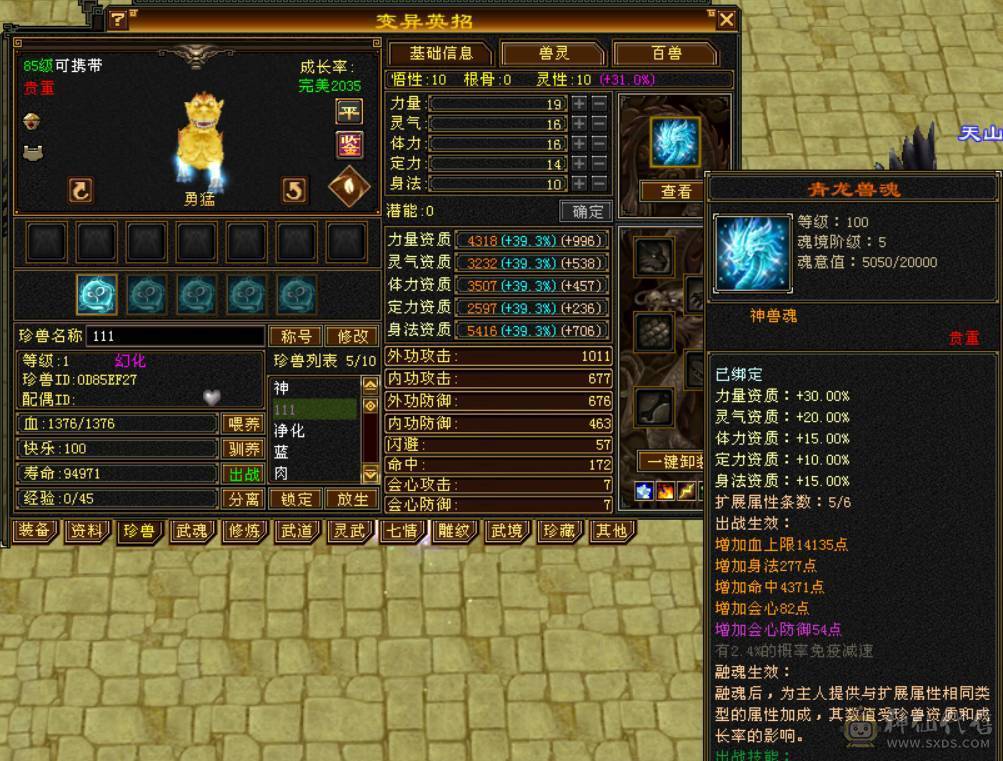This screenshot has width=1003, height=761.
Task: Feed the pet with 喂养
Action: pyautogui.click(x=244, y=423)
